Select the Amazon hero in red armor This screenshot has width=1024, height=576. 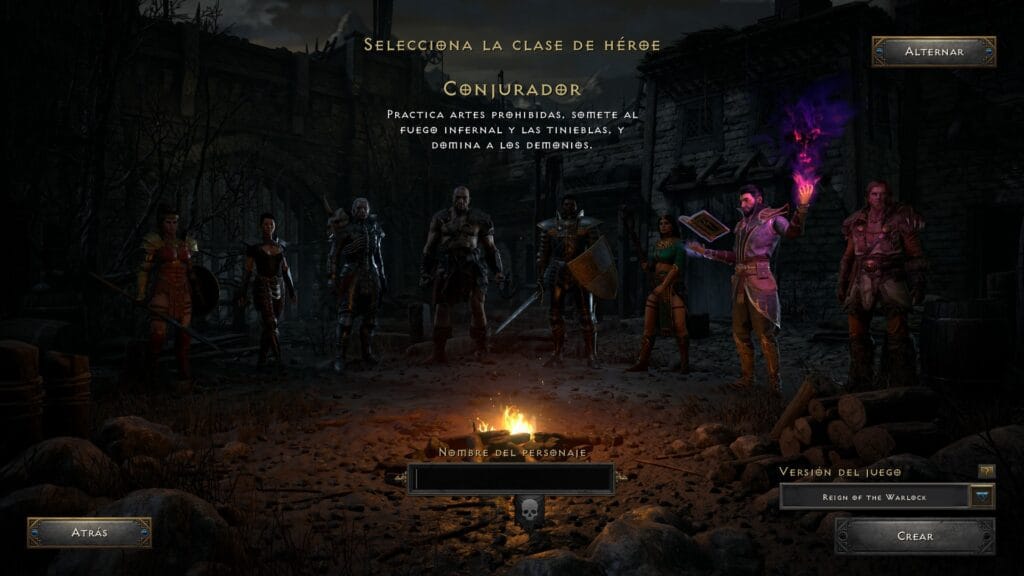[170, 285]
